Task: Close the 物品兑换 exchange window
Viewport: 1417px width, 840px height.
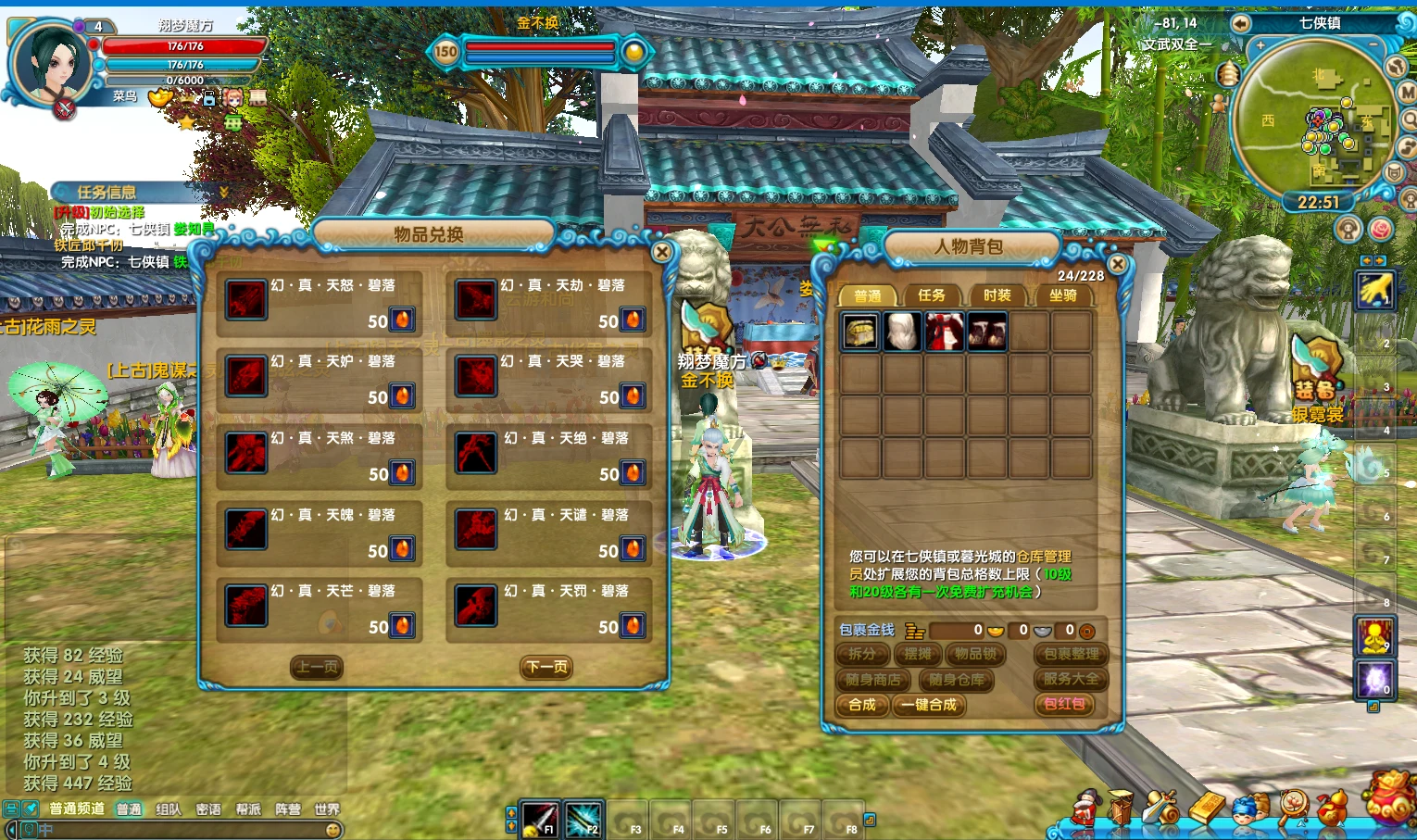Action: [661, 252]
